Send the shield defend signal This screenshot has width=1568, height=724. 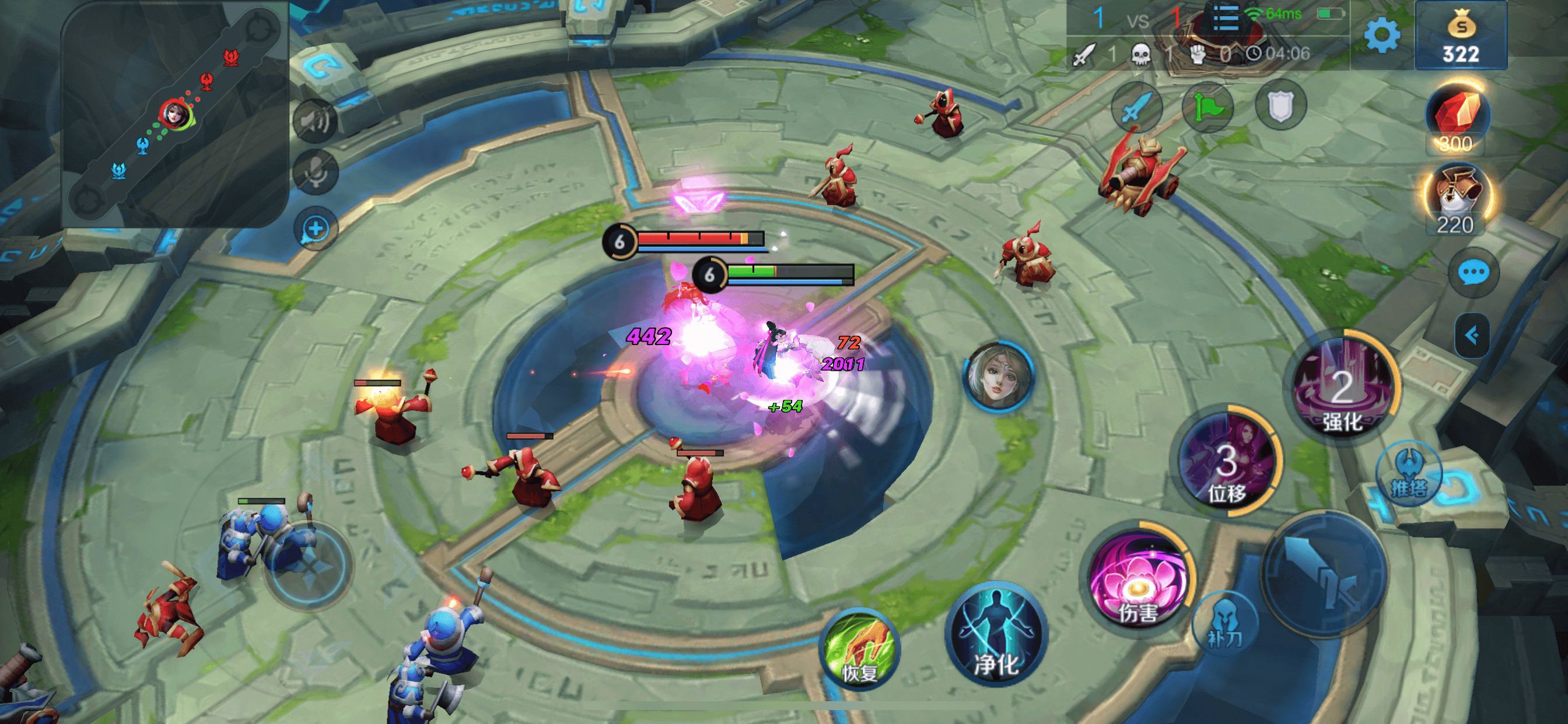click(1280, 106)
